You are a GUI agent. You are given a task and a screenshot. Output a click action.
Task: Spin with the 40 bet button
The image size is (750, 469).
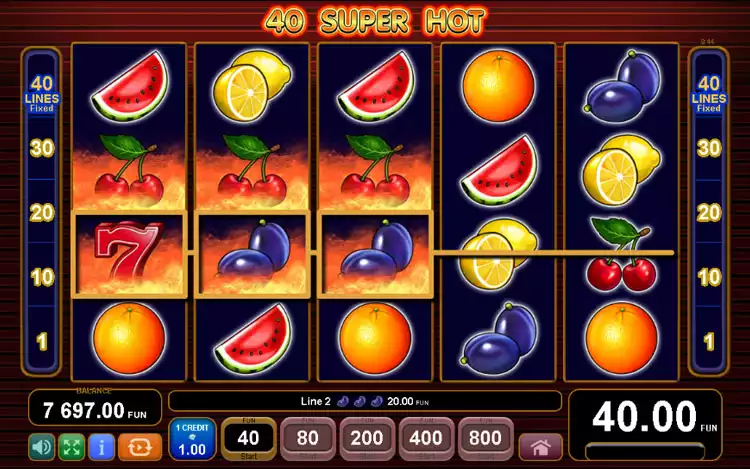(x=248, y=438)
